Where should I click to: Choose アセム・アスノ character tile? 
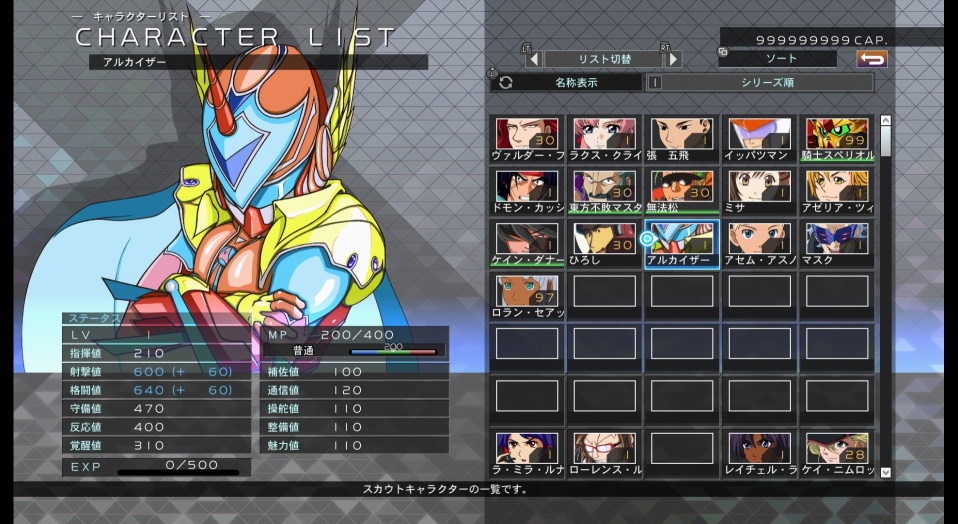point(760,244)
